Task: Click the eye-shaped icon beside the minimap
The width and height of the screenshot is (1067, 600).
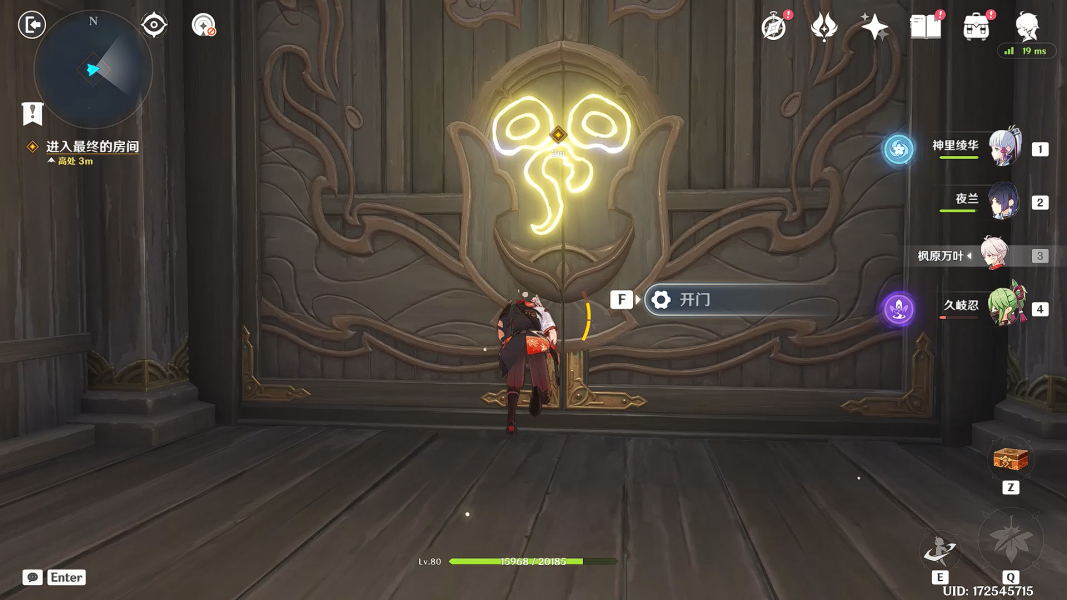Action: click(154, 25)
